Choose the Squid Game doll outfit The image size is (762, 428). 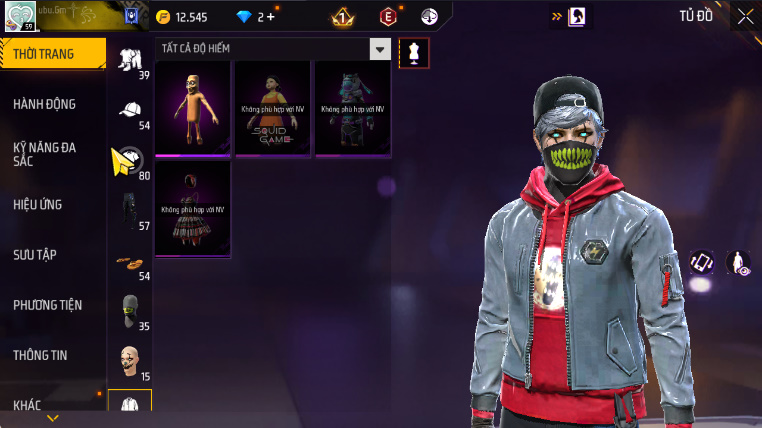(x=272, y=108)
